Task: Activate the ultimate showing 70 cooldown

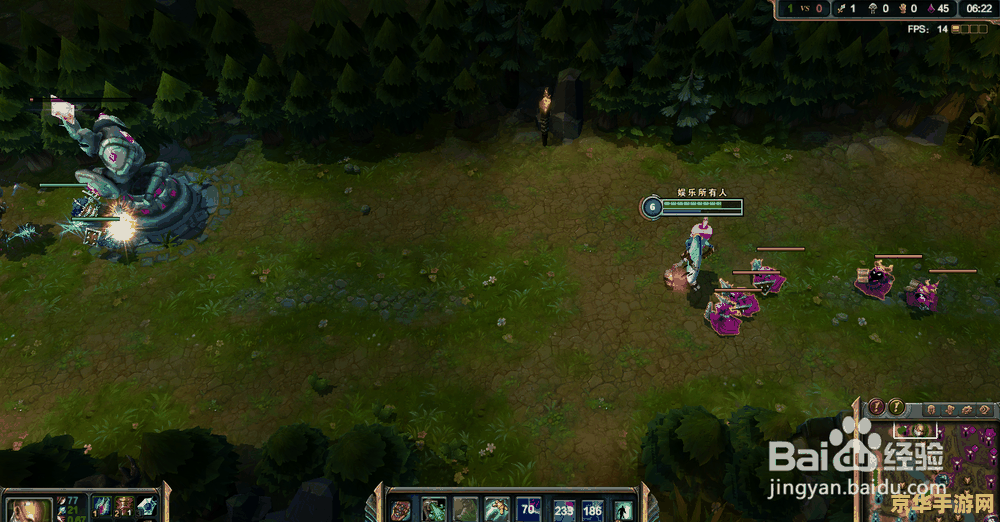Action: click(529, 510)
